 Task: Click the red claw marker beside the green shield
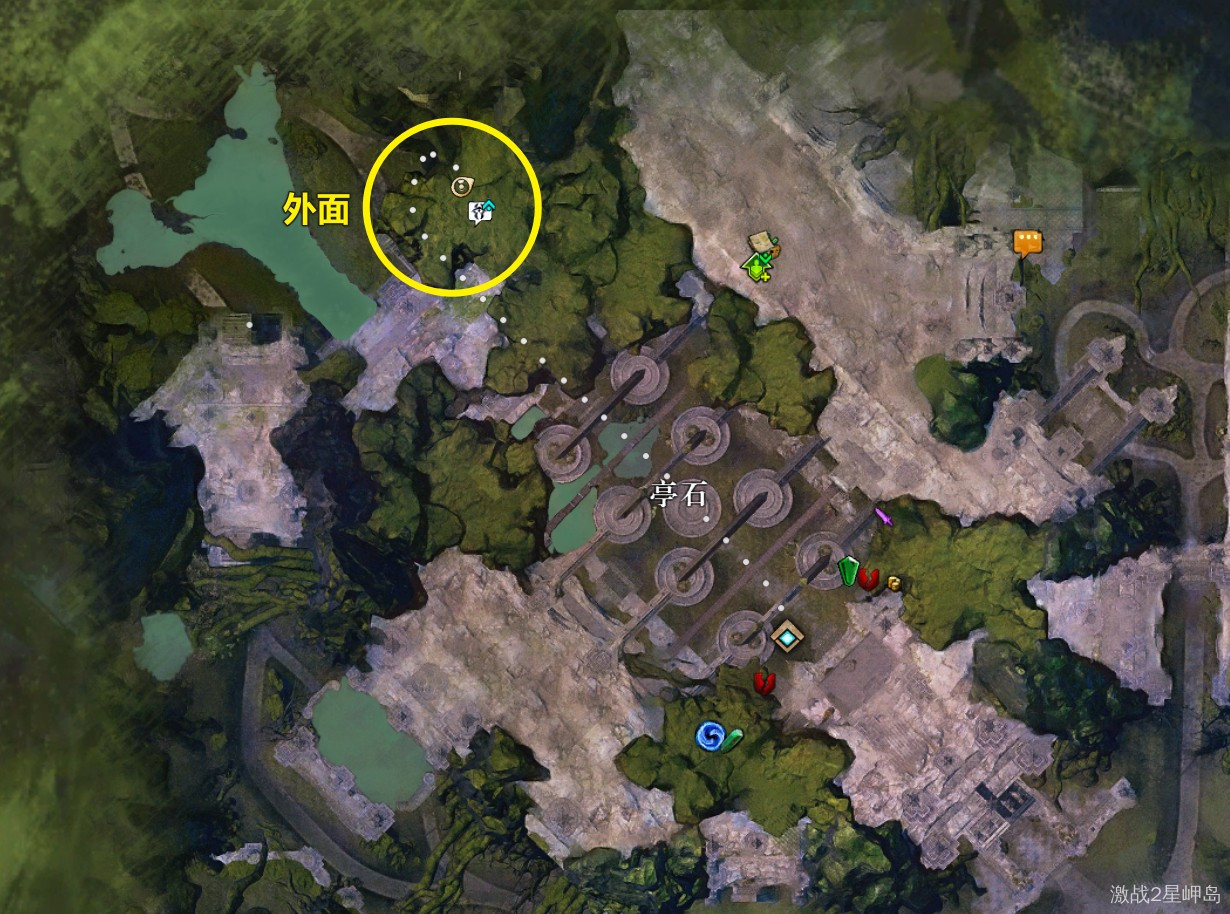click(x=869, y=577)
